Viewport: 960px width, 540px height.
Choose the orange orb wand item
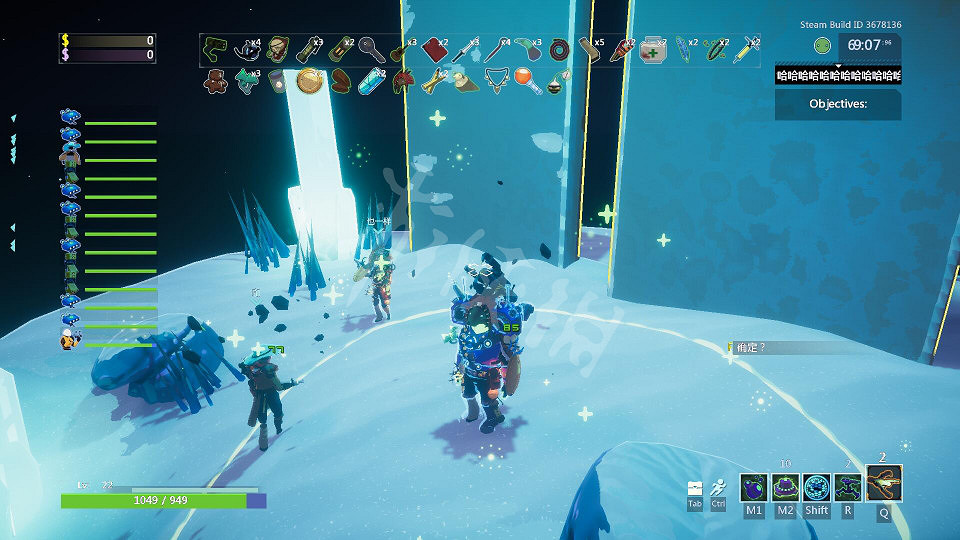click(526, 80)
